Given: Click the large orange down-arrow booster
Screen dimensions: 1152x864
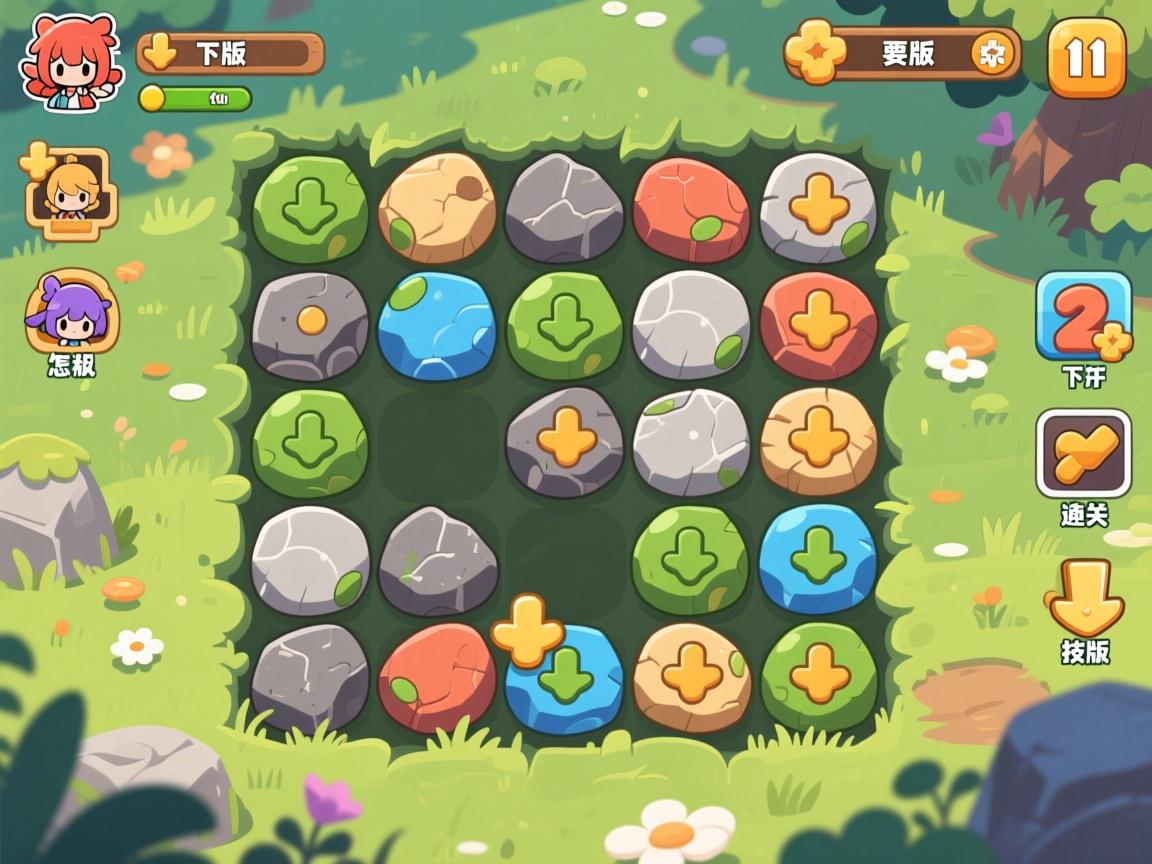Looking at the screenshot, I should click(x=1084, y=597).
